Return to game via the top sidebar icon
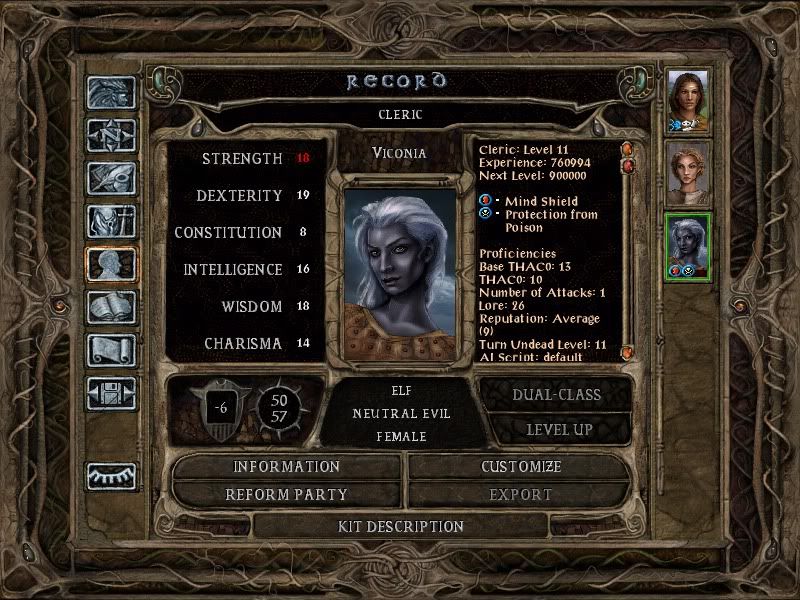 (111, 93)
